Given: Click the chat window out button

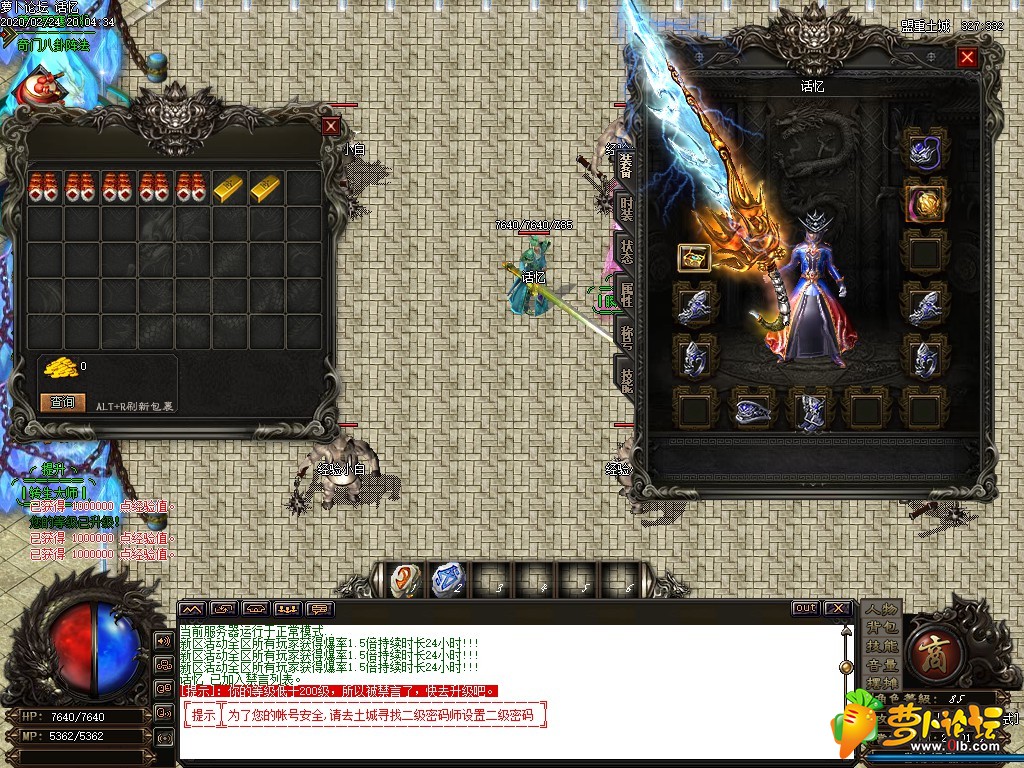Looking at the screenshot, I should click(x=804, y=608).
